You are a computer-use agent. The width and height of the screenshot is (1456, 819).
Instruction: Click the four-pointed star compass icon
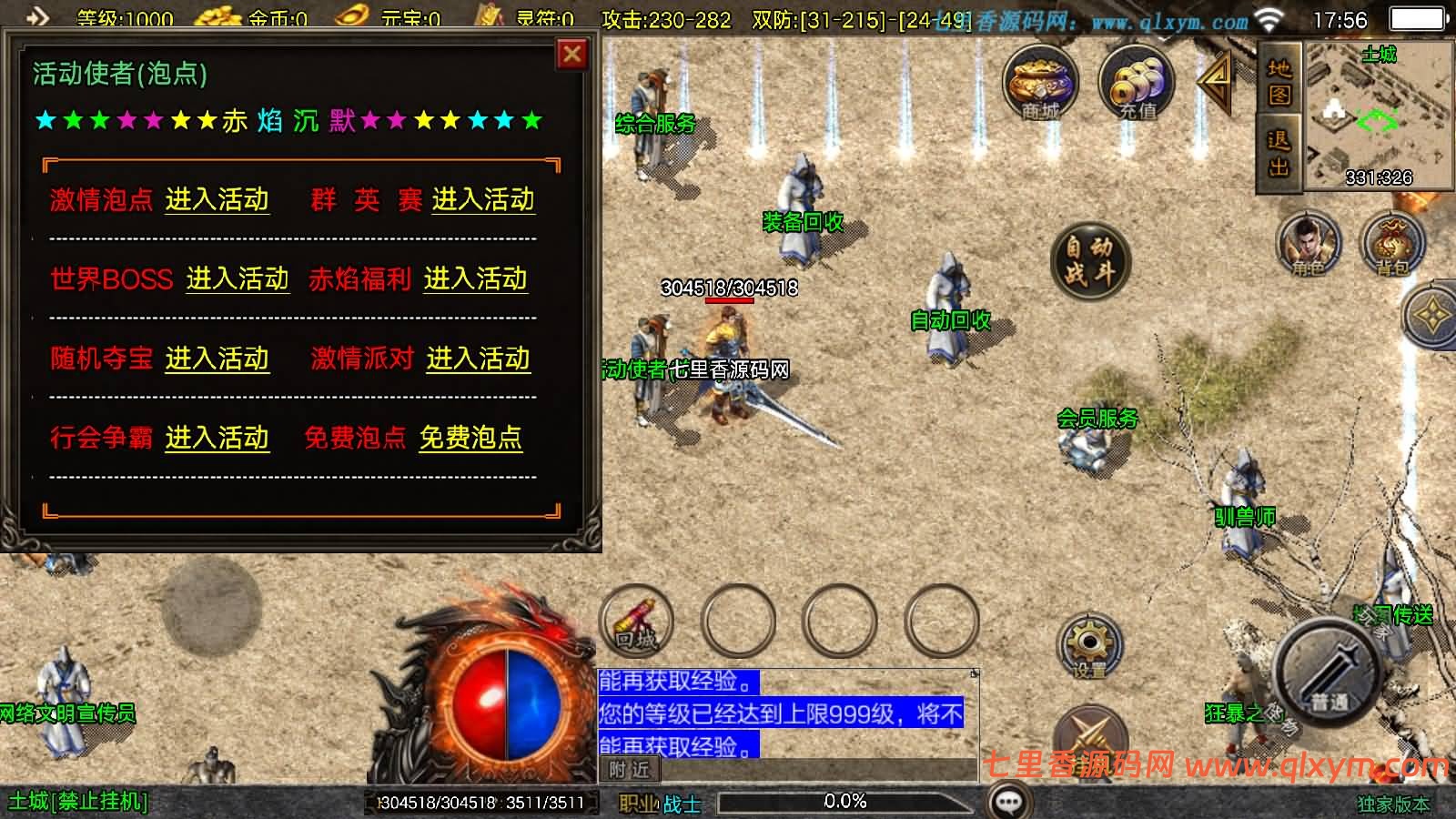coord(1431,314)
